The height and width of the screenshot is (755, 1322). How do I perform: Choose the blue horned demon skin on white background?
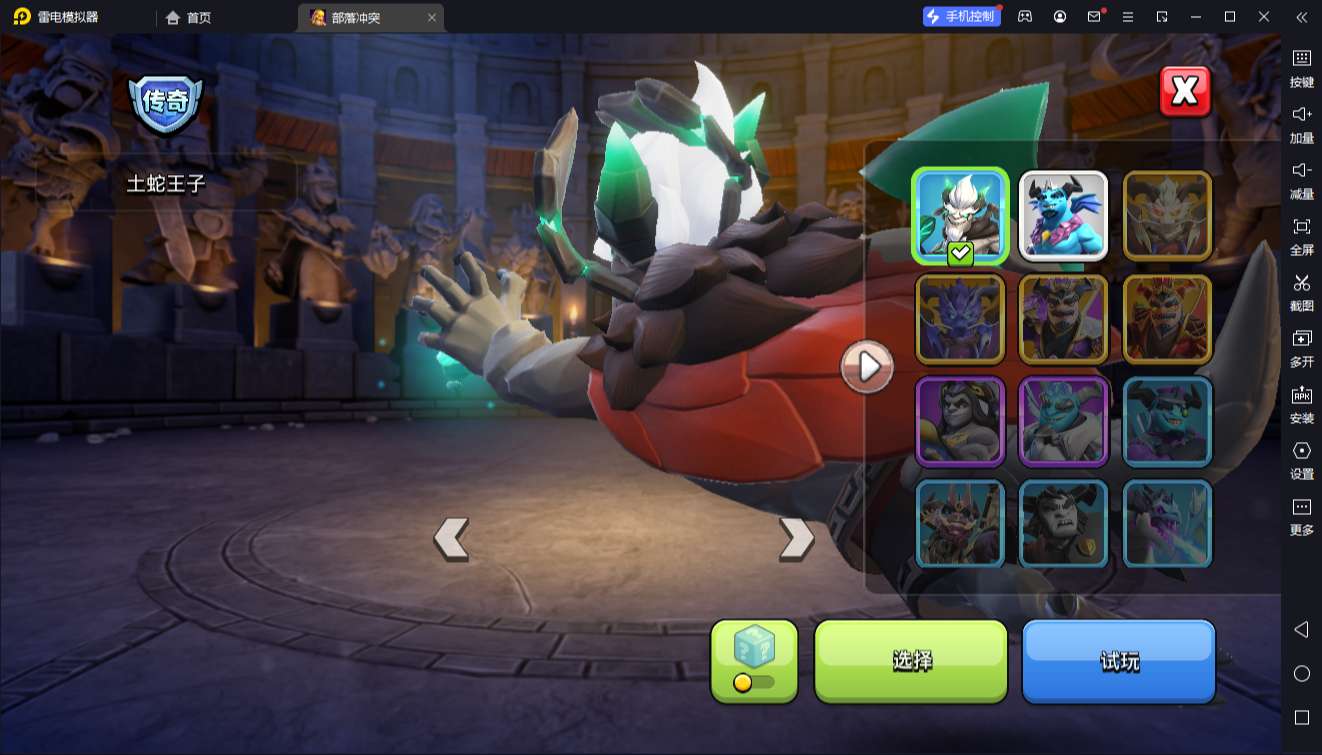(x=1063, y=216)
